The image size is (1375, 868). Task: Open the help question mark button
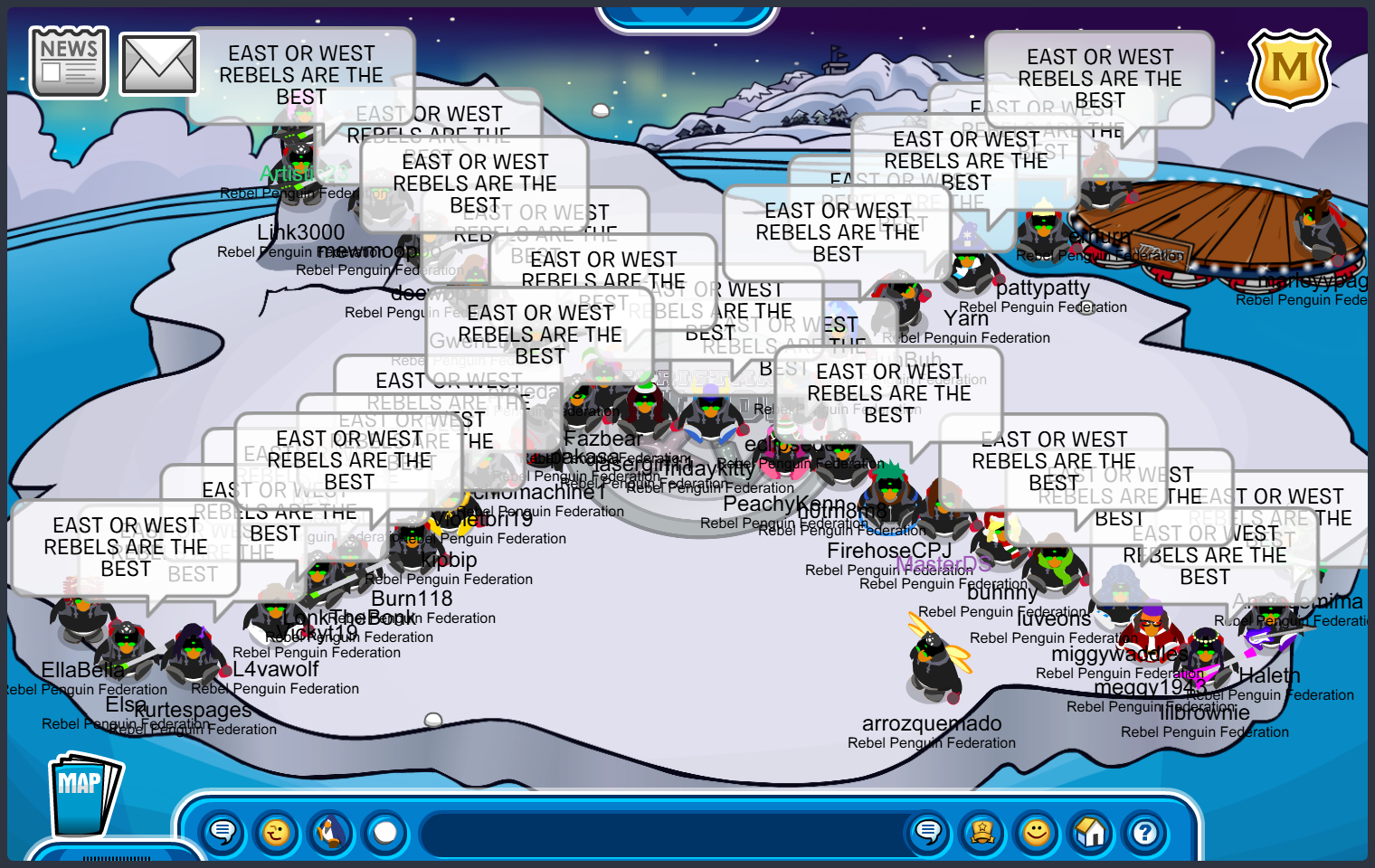[x=1145, y=831]
